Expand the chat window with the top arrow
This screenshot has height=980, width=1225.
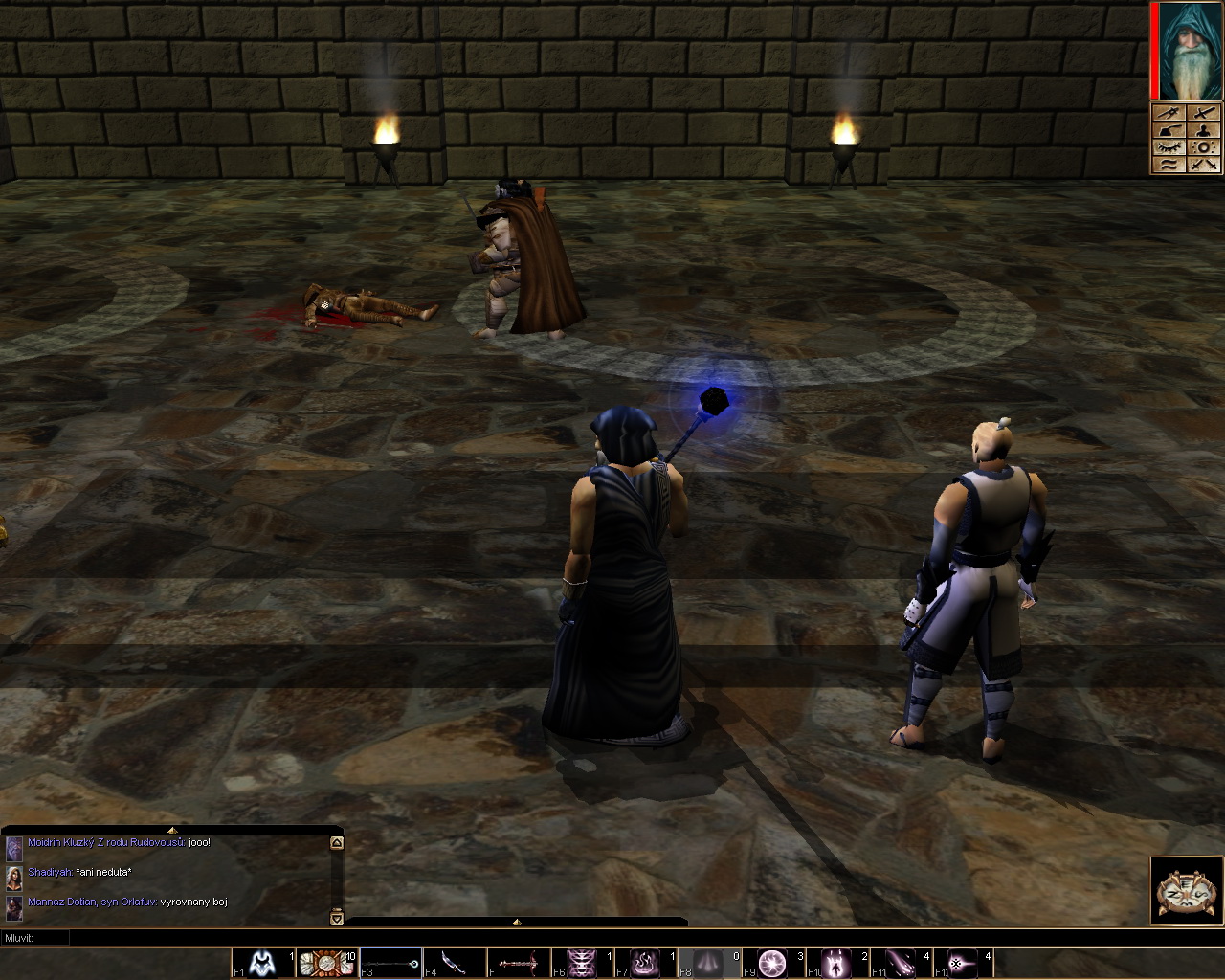171,830
